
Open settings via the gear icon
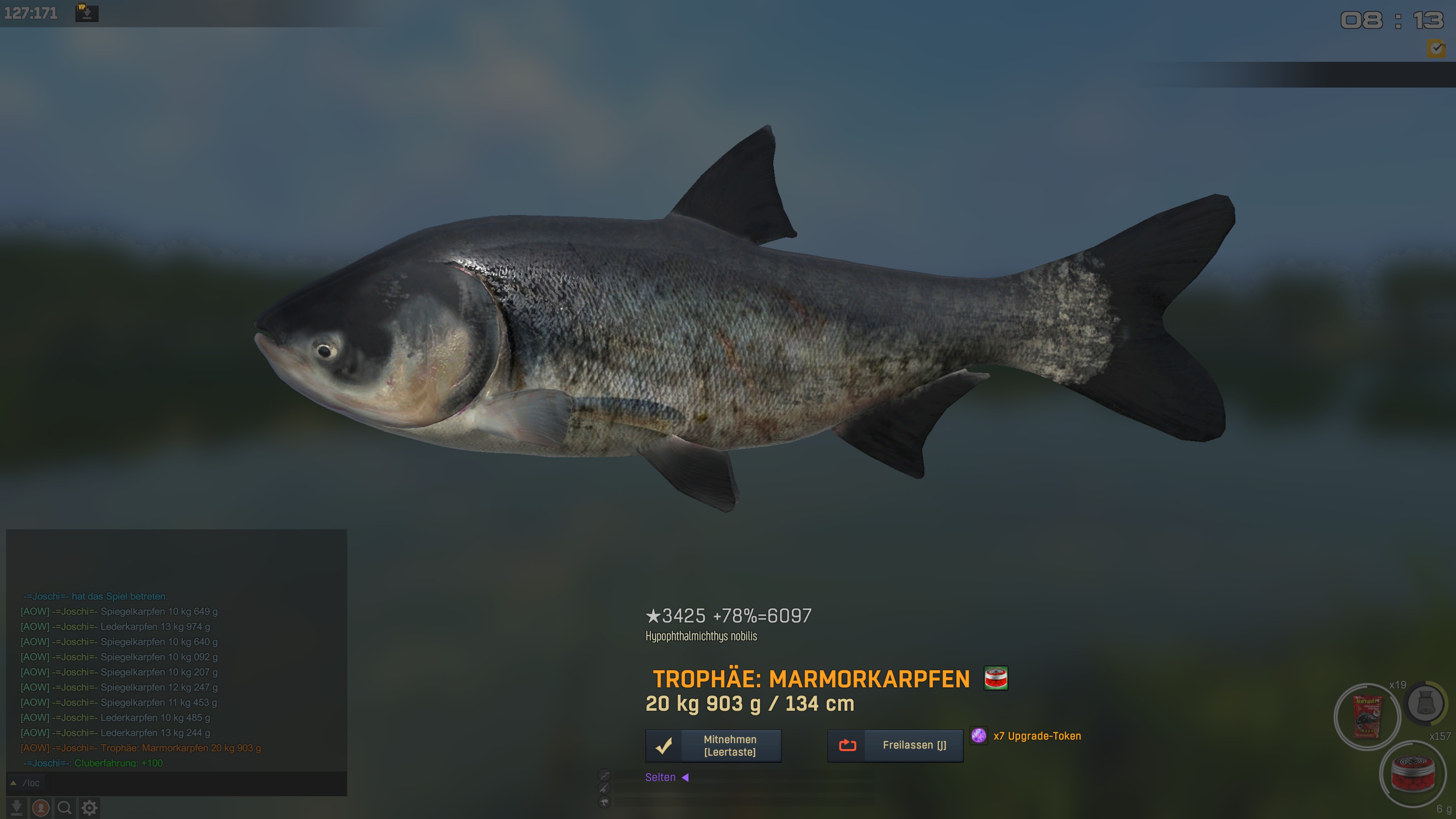89,808
